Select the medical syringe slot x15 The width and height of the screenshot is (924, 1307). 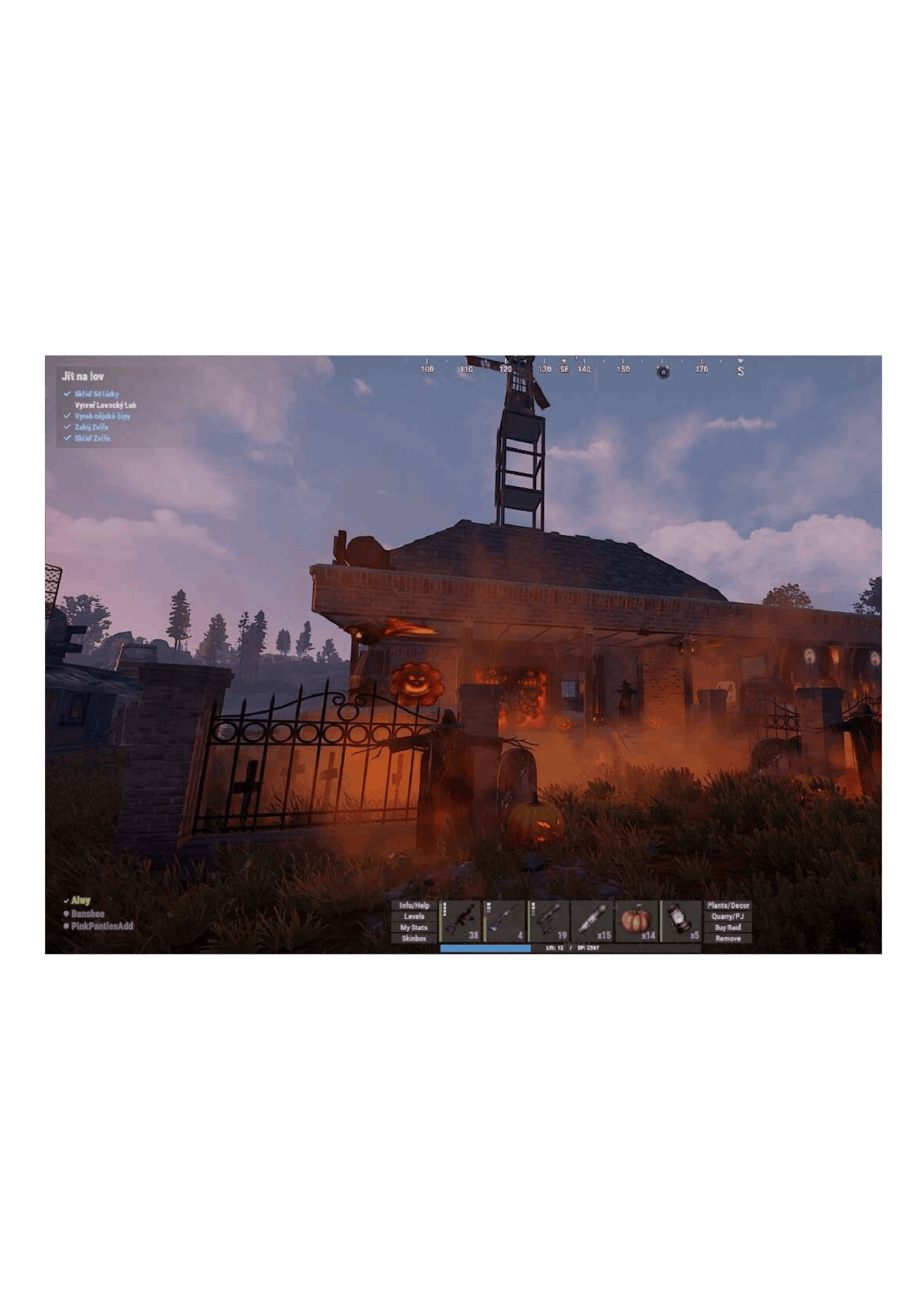(x=593, y=921)
